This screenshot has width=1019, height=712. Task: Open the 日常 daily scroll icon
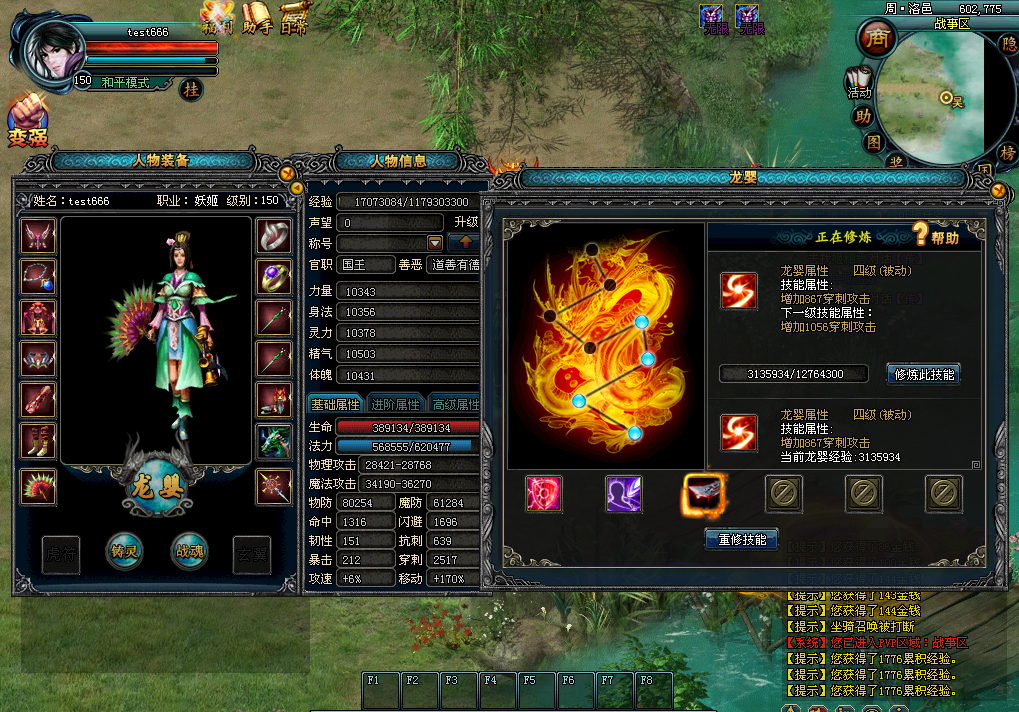pyautogui.click(x=293, y=17)
